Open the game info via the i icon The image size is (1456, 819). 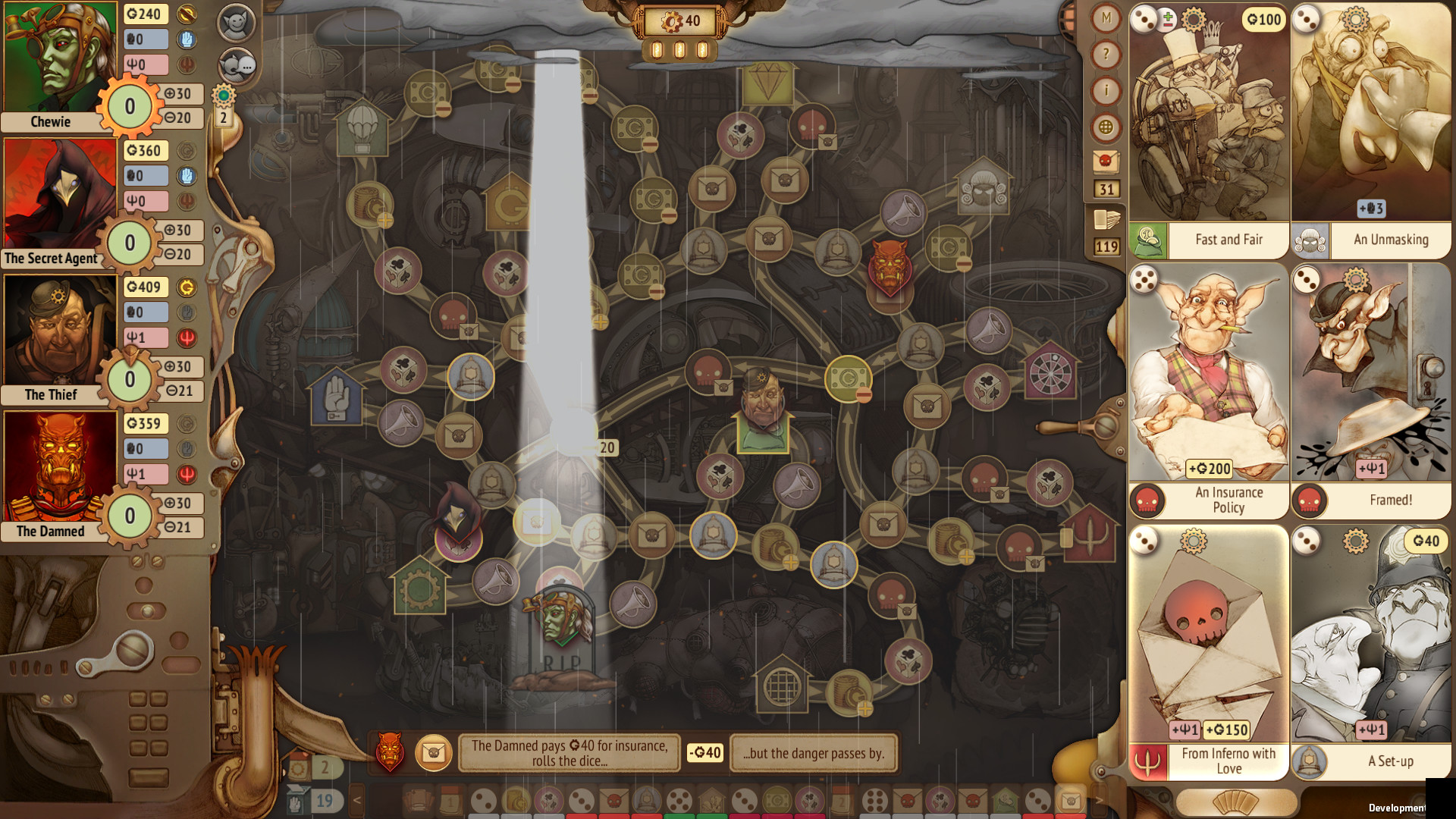click(x=1106, y=90)
